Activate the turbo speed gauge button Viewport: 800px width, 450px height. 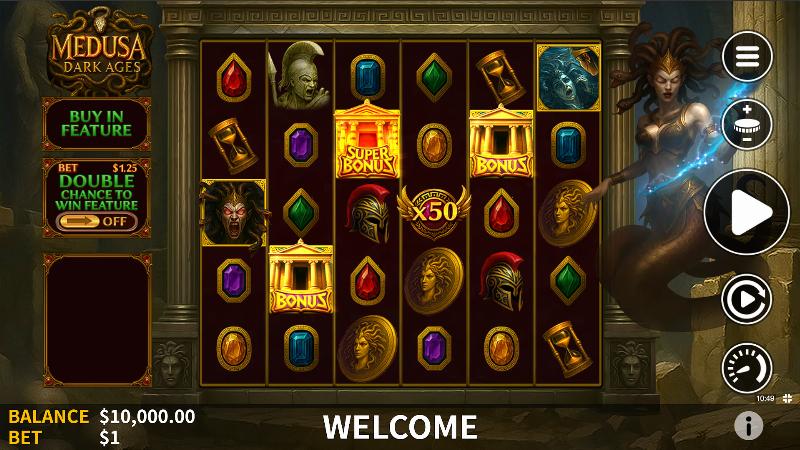[x=747, y=366]
